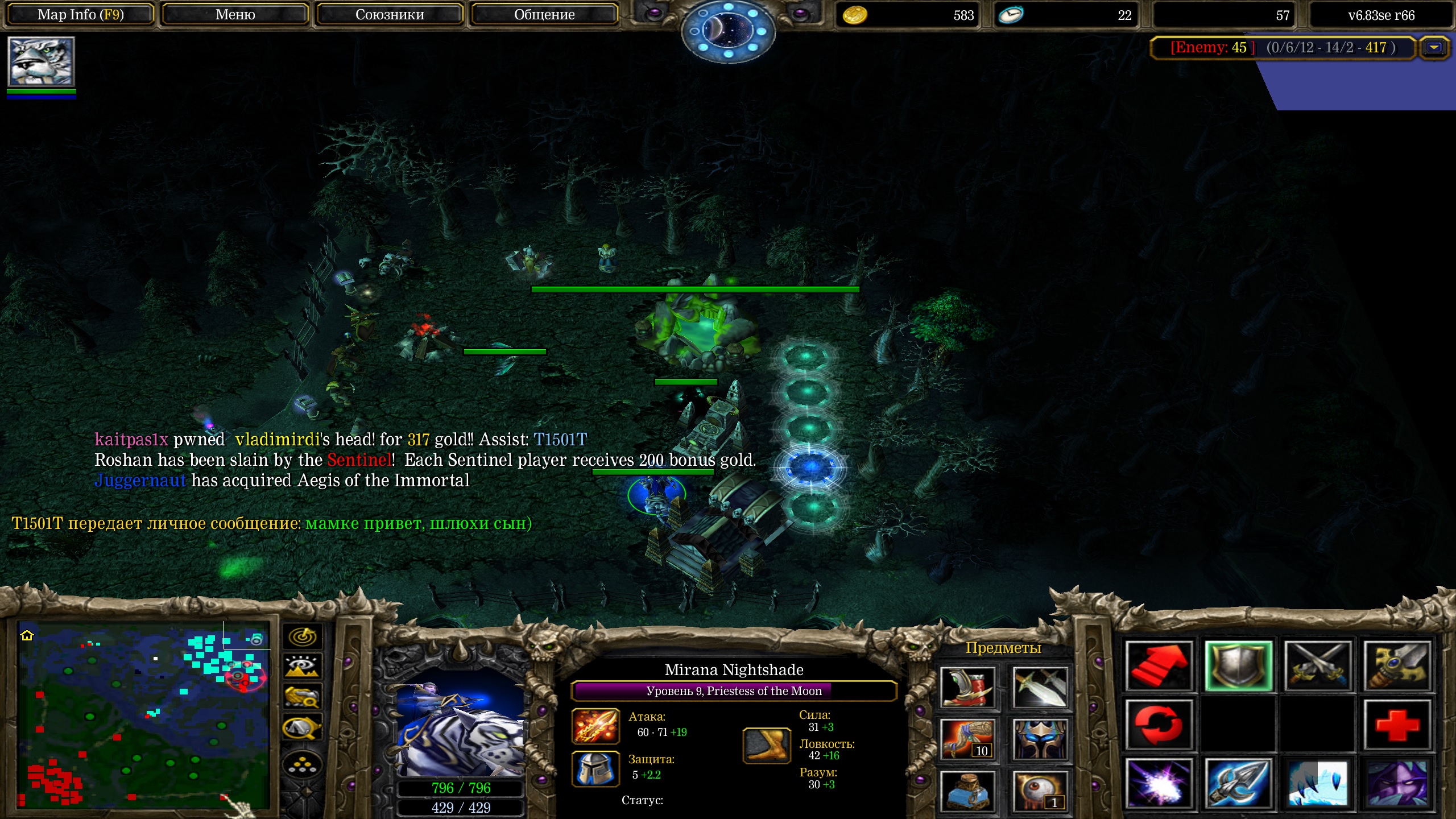Select the white tiger hero portrait icon
The height and width of the screenshot is (819, 1456).
click(x=41, y=61)
